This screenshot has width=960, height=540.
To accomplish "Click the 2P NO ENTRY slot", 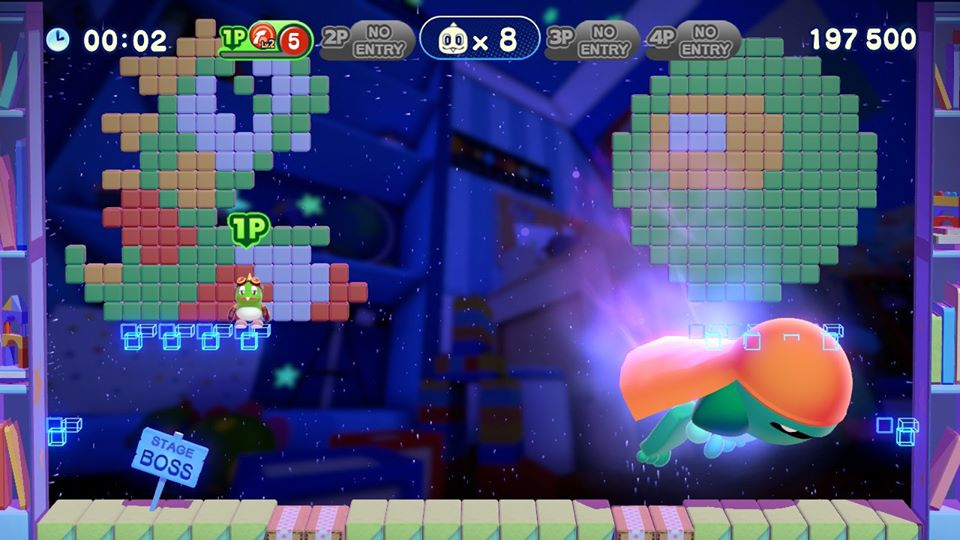I will click(368, 40).
